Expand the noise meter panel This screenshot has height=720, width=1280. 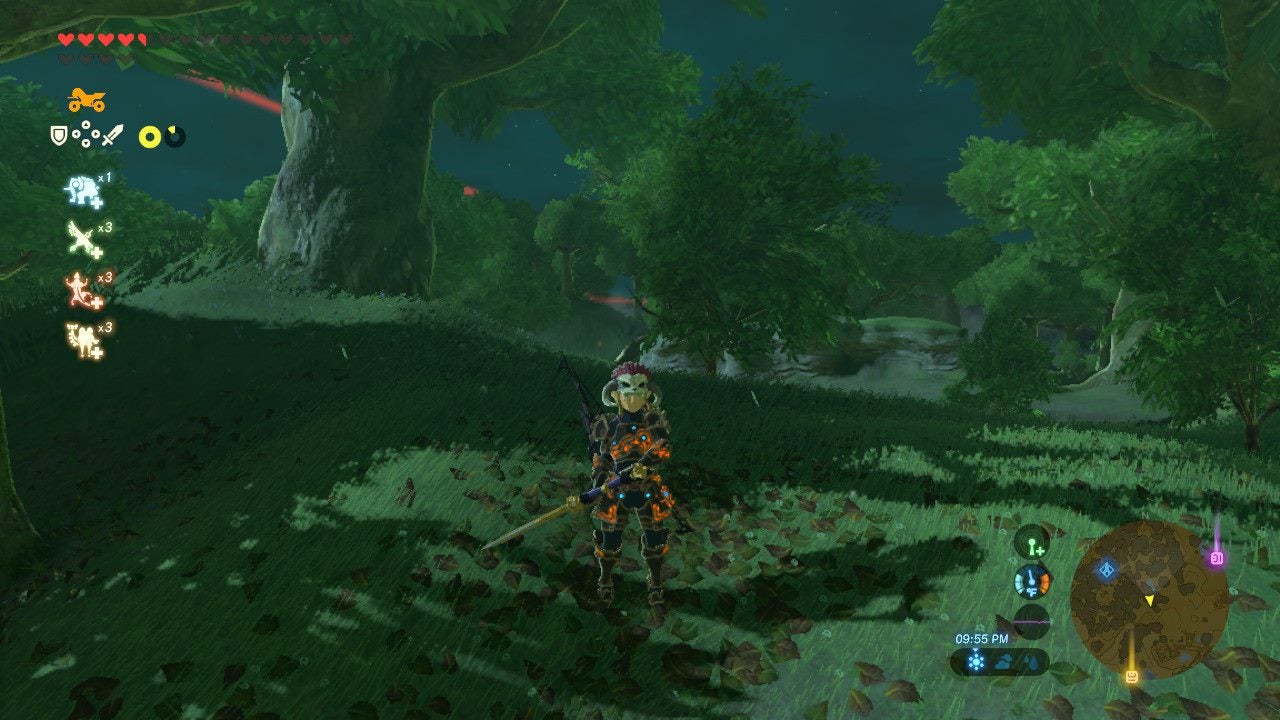(x=1031, y=620)
